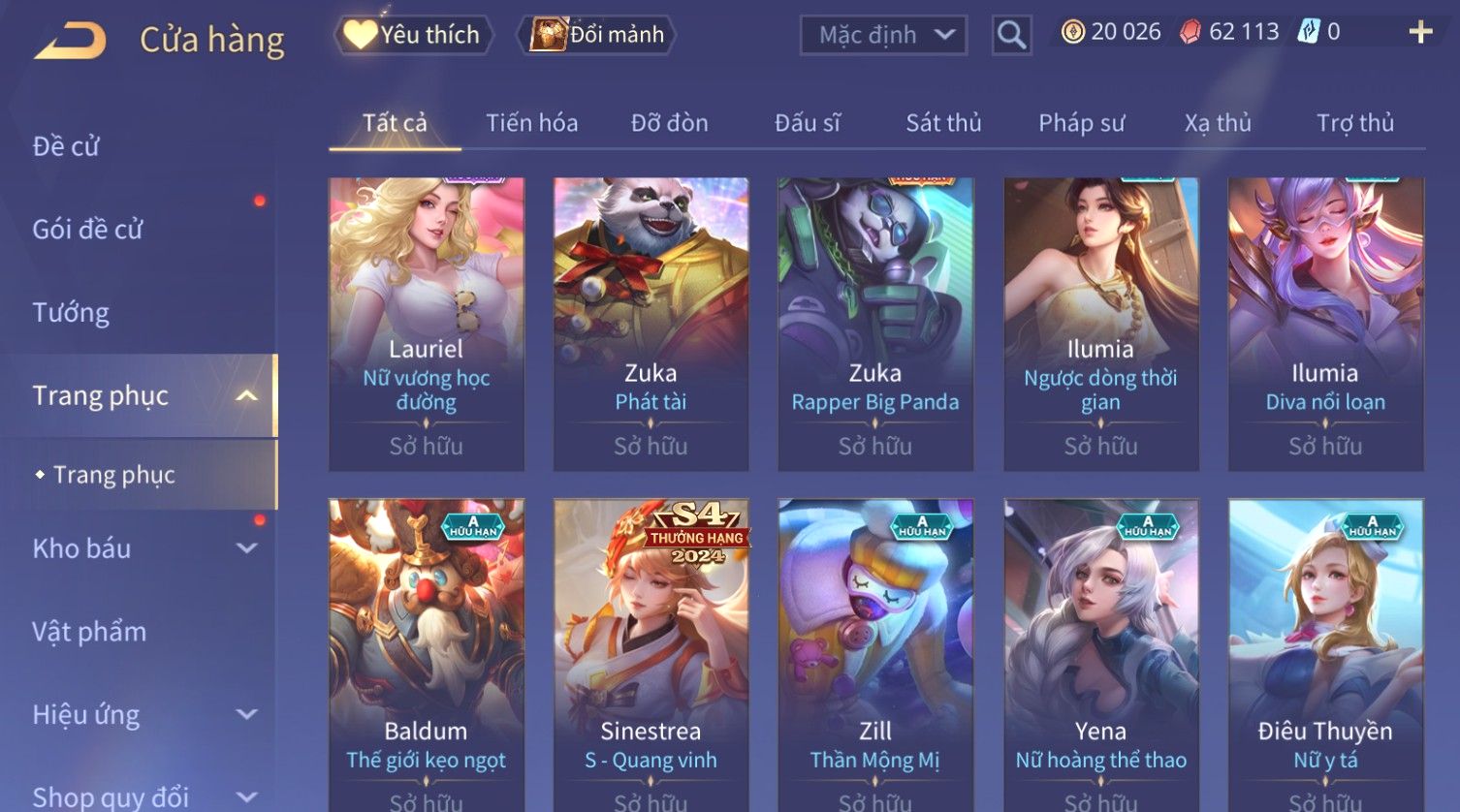Go back using the return arrow
This screenshot has width=1460, height=812.
[x=70, y=41]
